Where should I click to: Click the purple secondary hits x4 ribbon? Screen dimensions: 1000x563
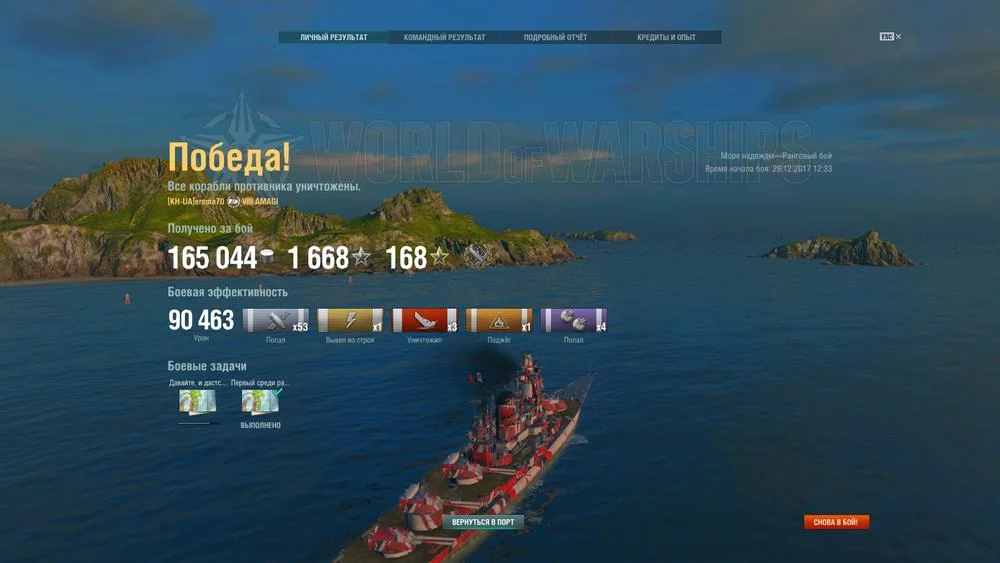click(x=573, y=321)
